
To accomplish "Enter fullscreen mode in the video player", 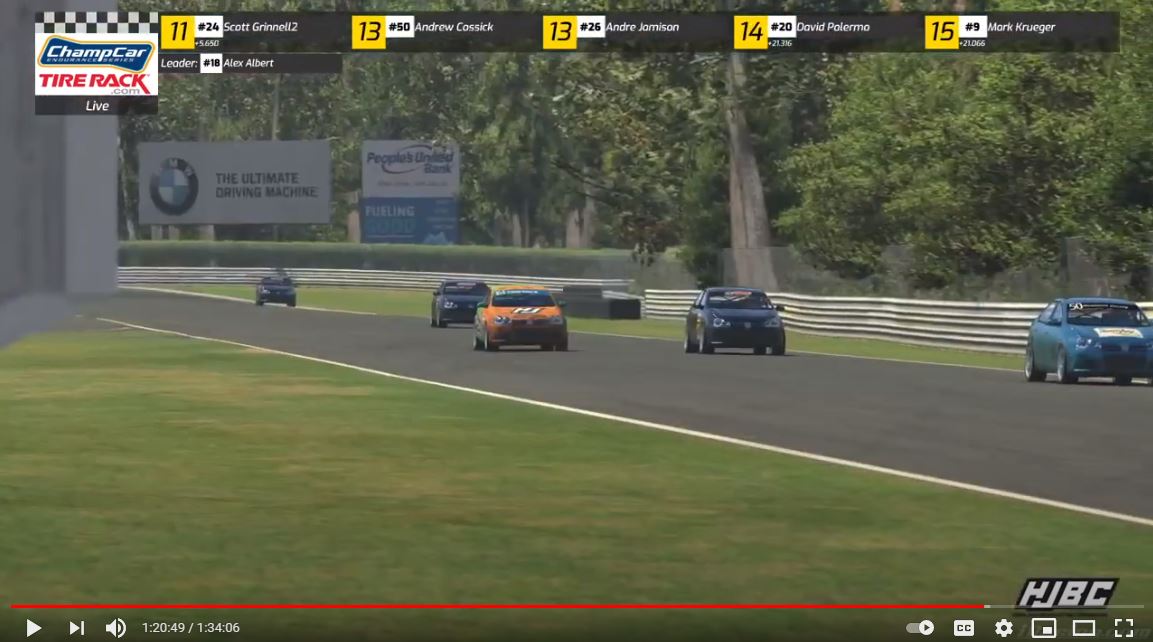I will tap(1124, 628).
